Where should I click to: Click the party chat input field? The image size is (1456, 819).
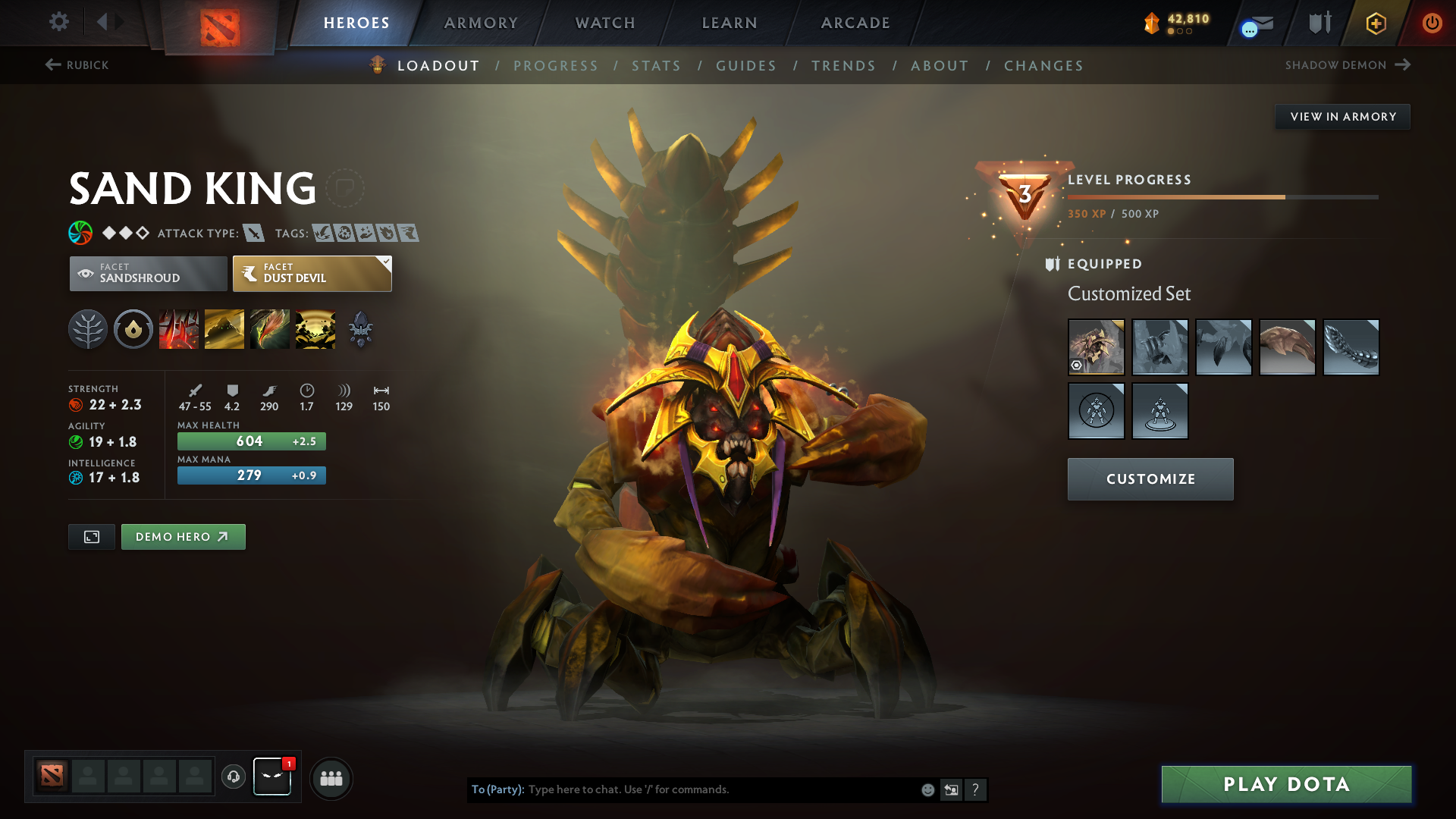click(682, 789)
